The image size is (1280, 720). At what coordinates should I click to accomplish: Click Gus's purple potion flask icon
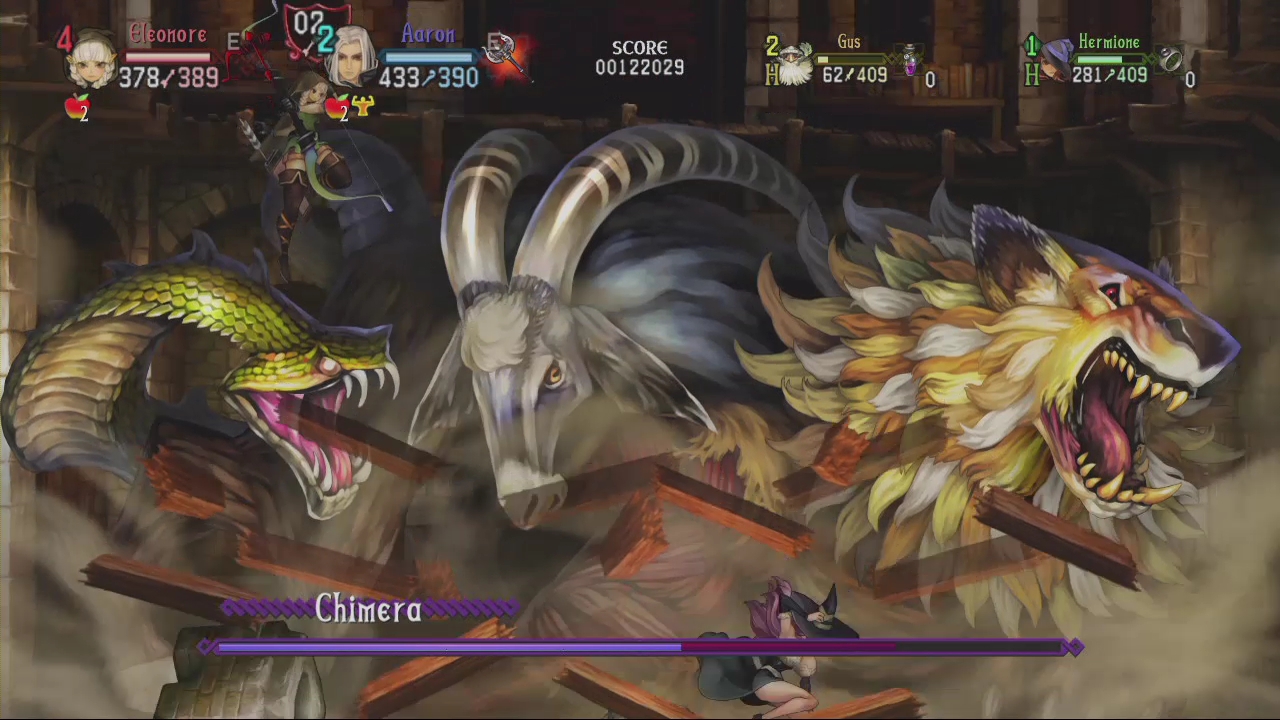[x=914, y=60]
